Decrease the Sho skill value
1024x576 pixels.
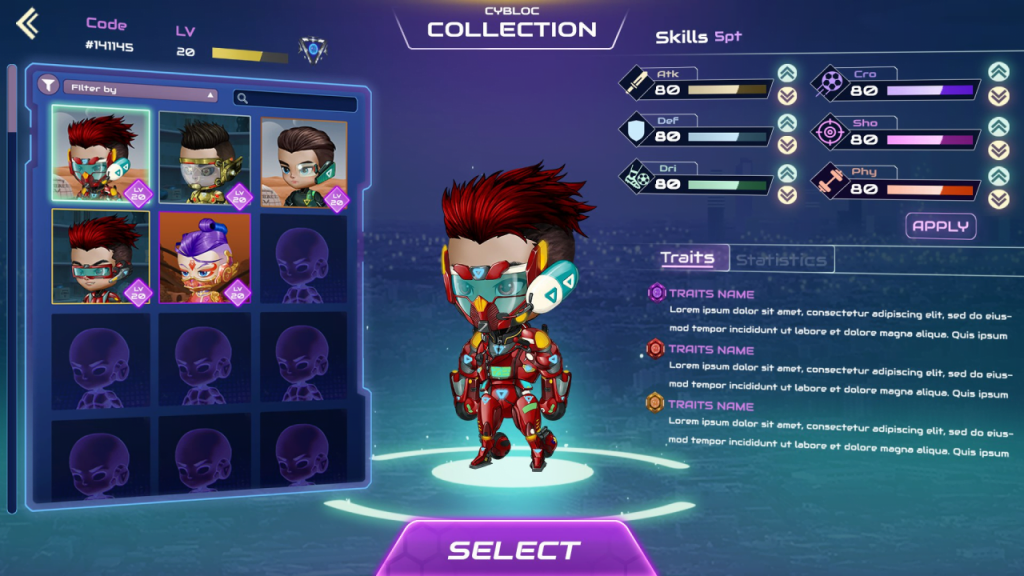coord(998,149)
